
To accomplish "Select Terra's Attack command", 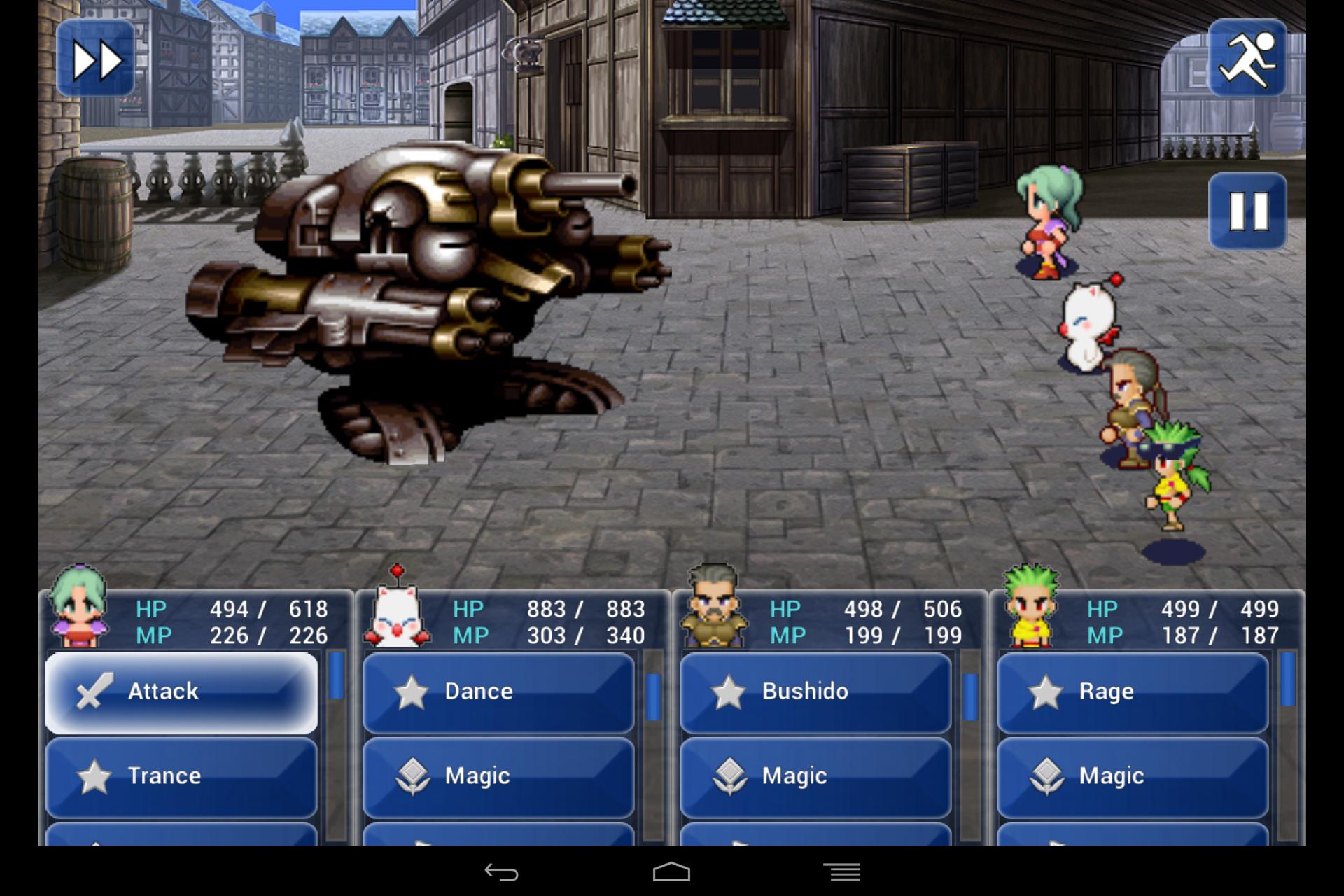I will [x=181, y=692].
